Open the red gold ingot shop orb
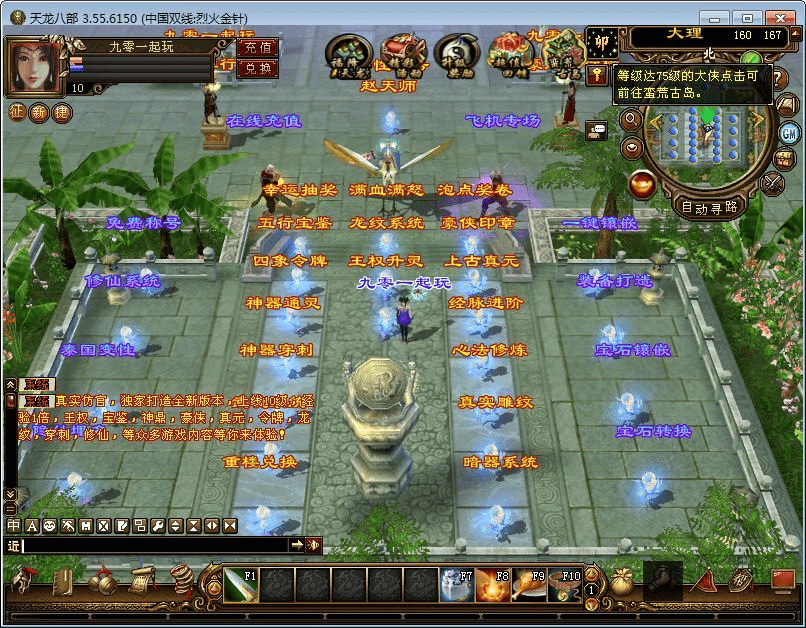806x628 pixels. pyautogui.click(x=643, y=184)
